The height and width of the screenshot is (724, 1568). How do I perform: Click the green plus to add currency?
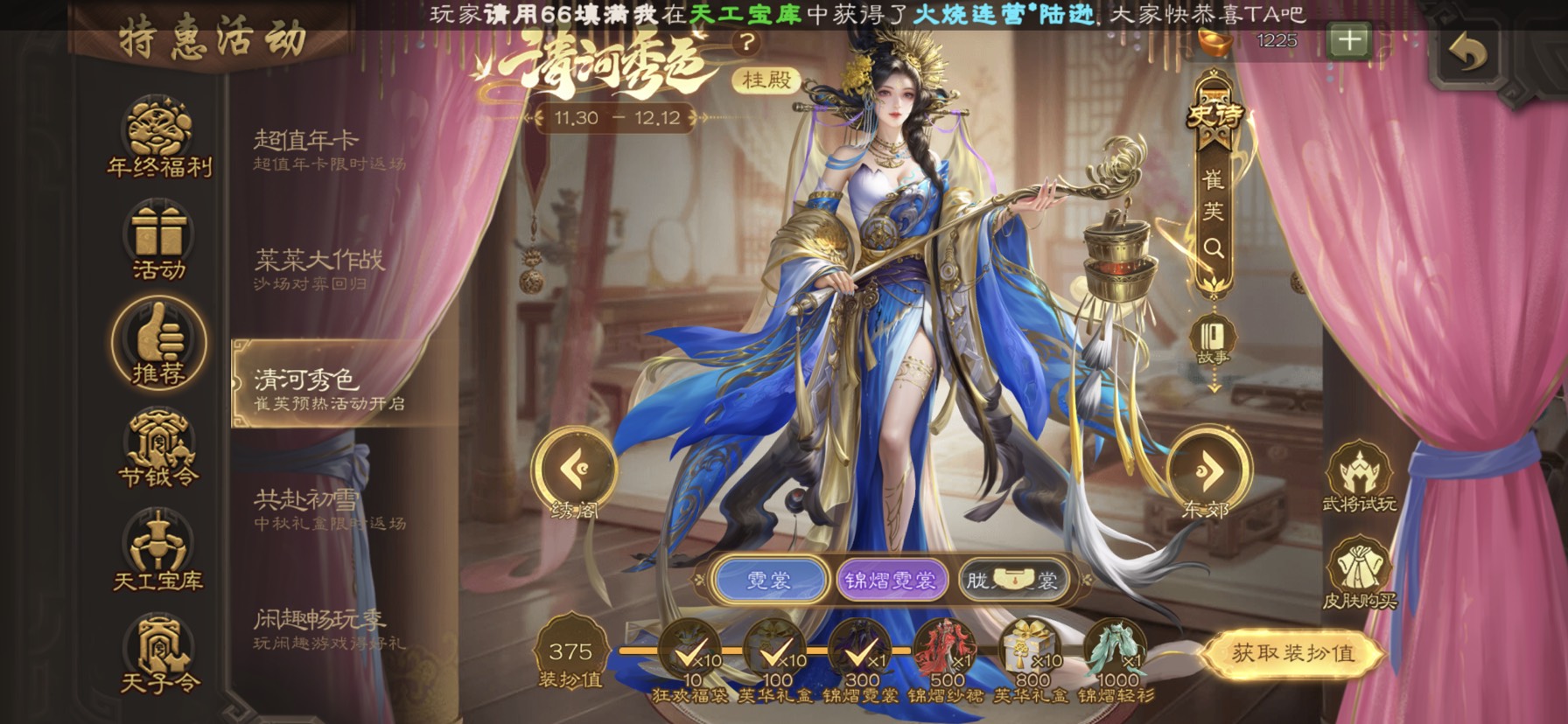(1348, 41)
